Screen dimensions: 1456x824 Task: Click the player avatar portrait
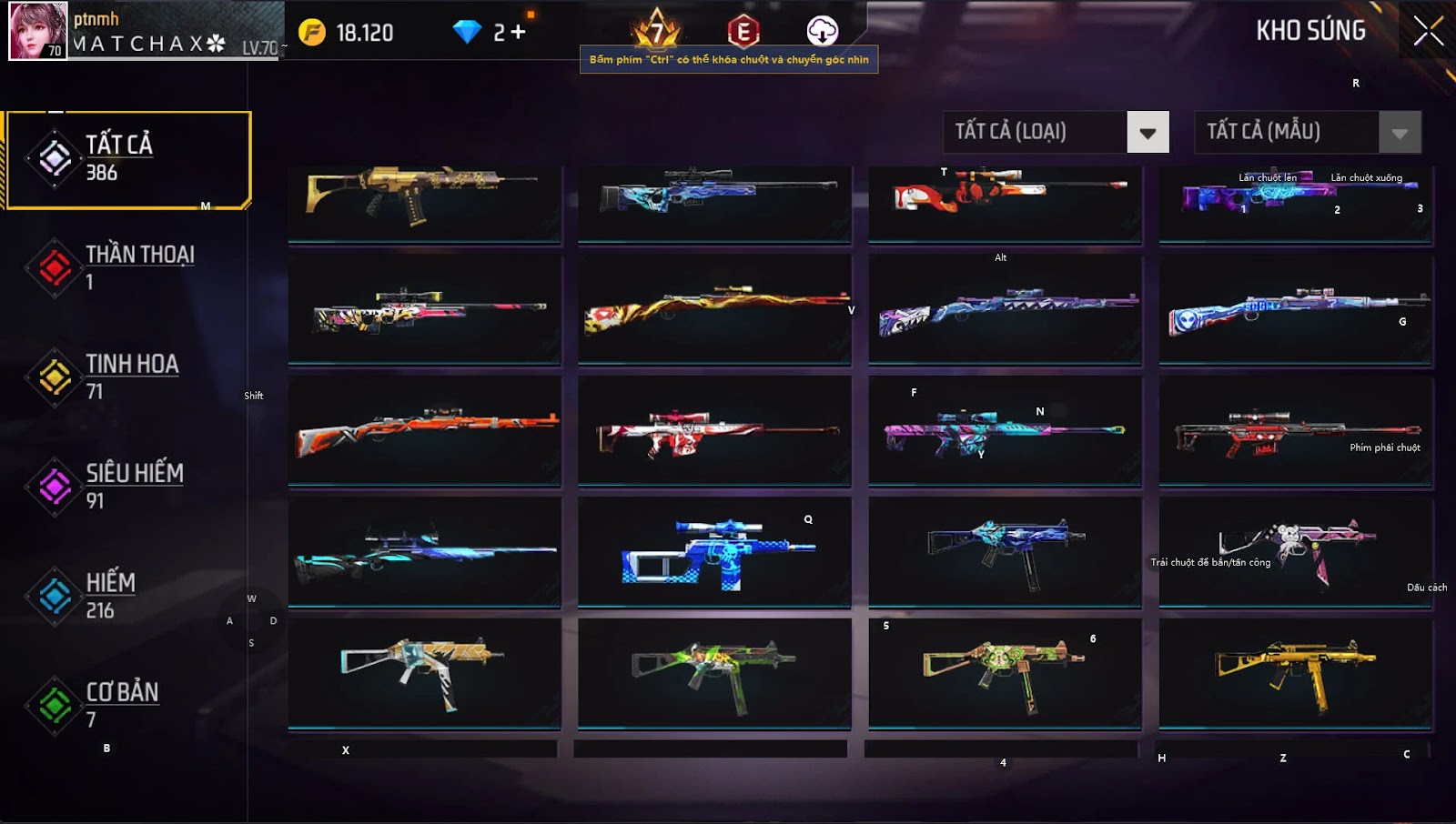(x=37, y=31)
